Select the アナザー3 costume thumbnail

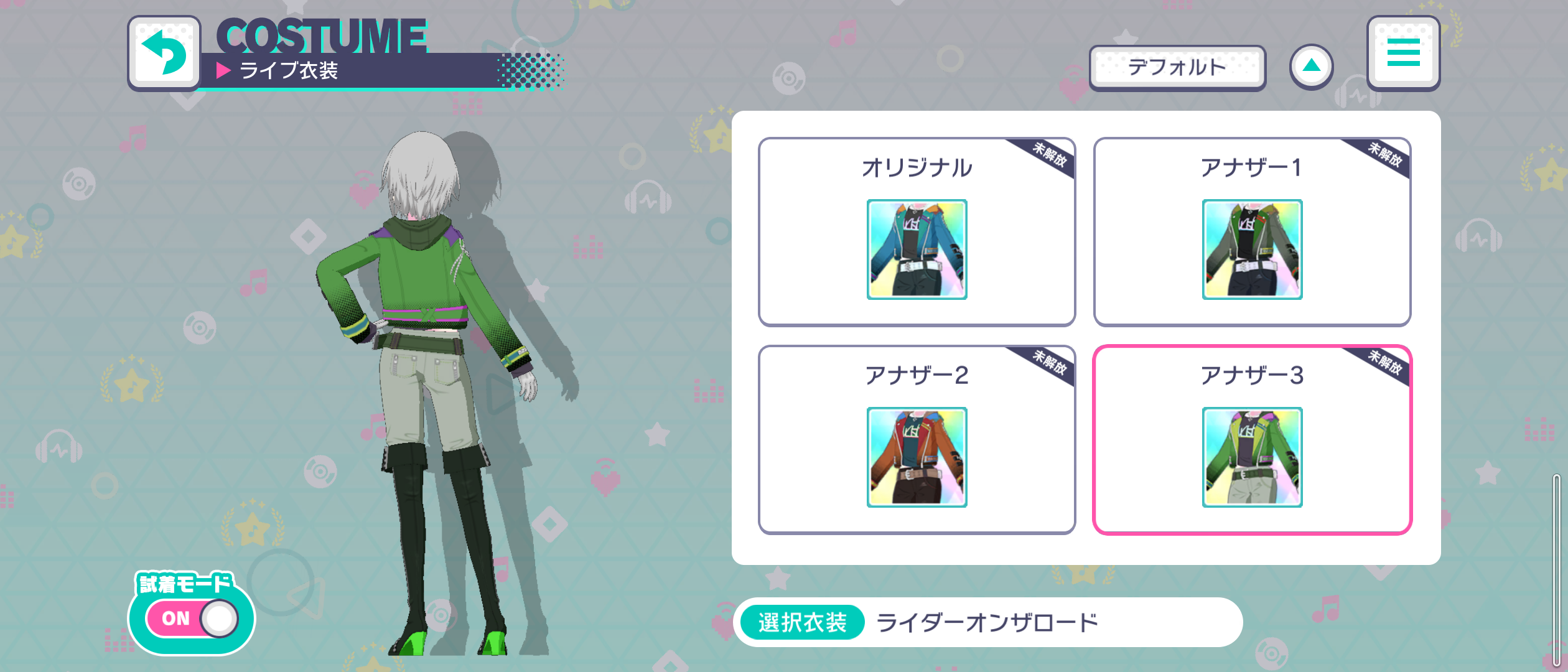coord(1252,457)
